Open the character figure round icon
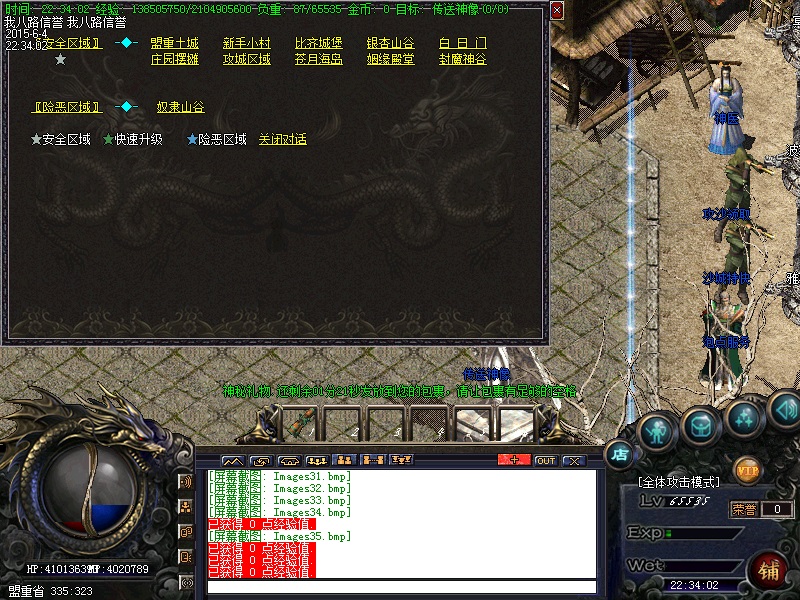The height and width of the screenshot is (600, 800). click(x=657, y=429)
